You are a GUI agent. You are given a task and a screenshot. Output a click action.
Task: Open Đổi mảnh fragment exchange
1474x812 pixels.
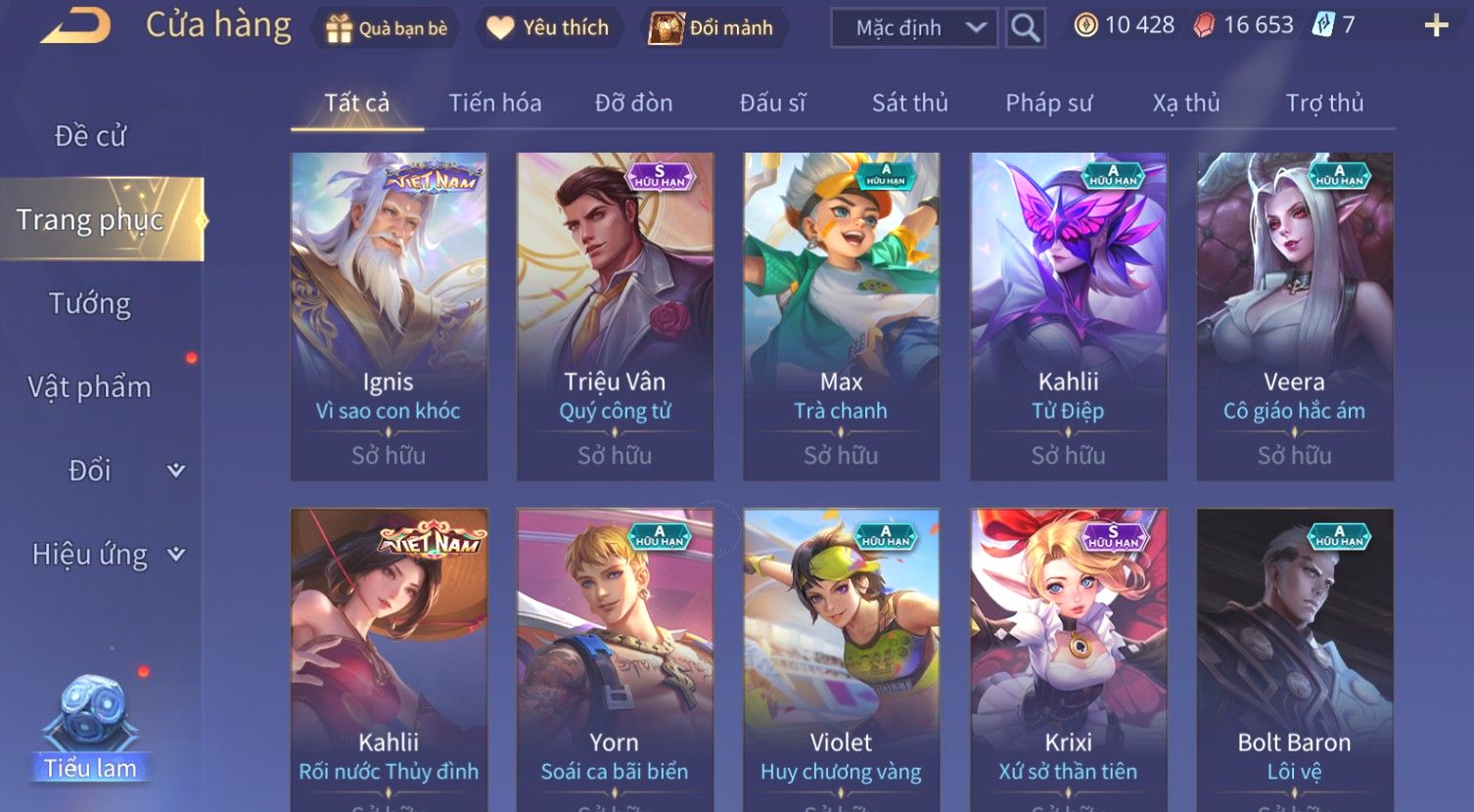(x=713, y=28)
